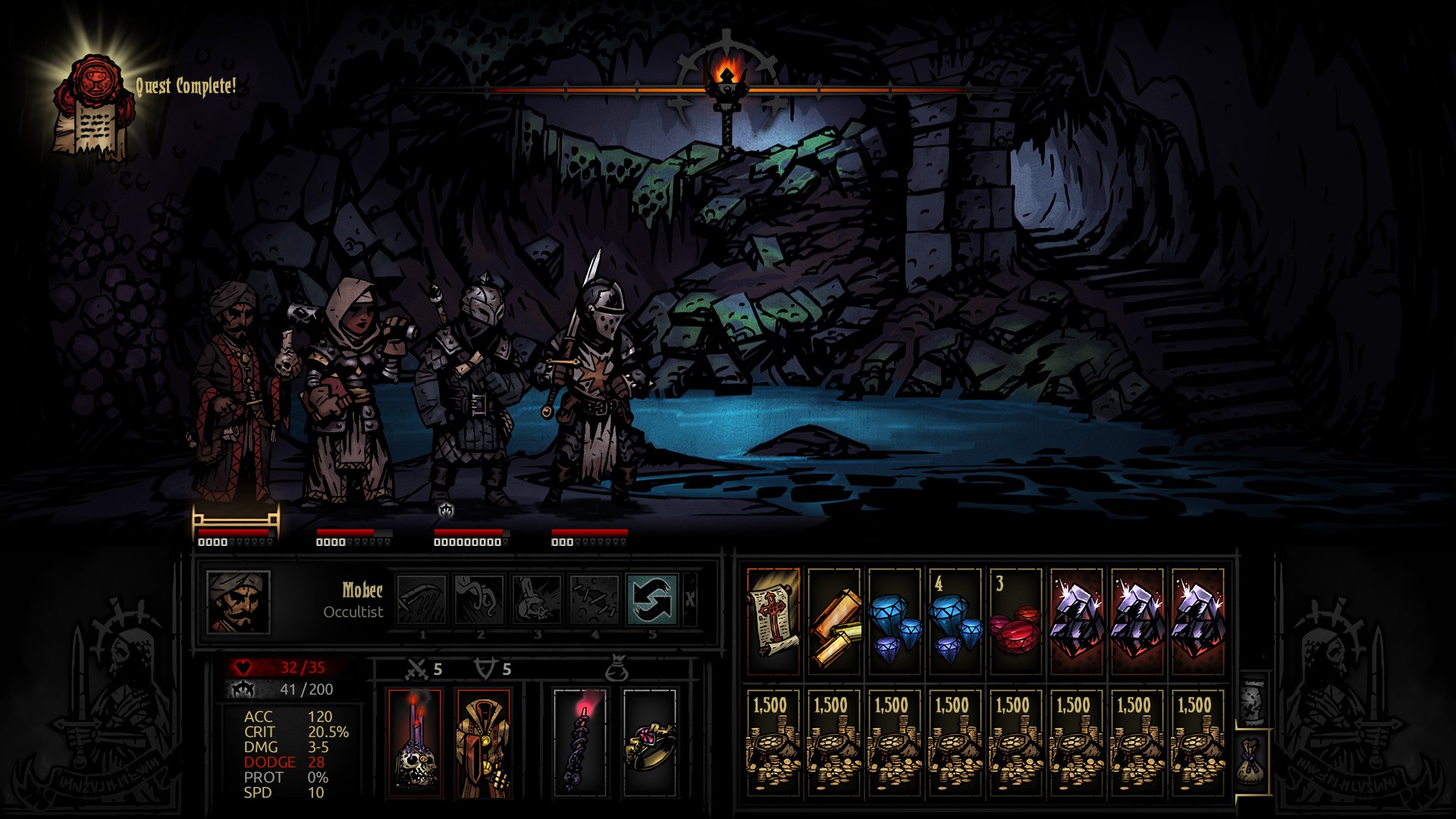This screenshot has height=819, width=1456.
Task: Choose the skull curse skill icon
Action: pos(537,599)
